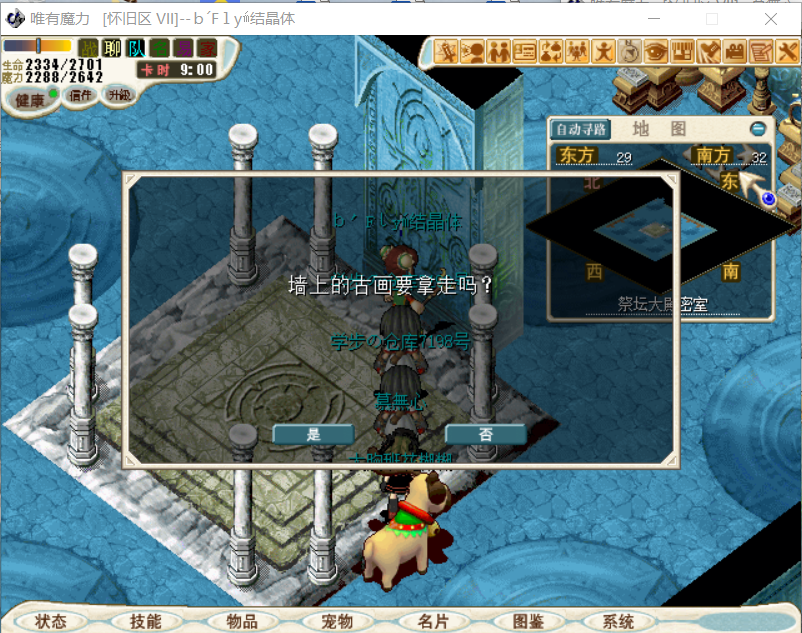Image resolution: width=802 pixels, height=633 pixels.
Task: Click the 升級 level-up button
Action: point(119,96)
